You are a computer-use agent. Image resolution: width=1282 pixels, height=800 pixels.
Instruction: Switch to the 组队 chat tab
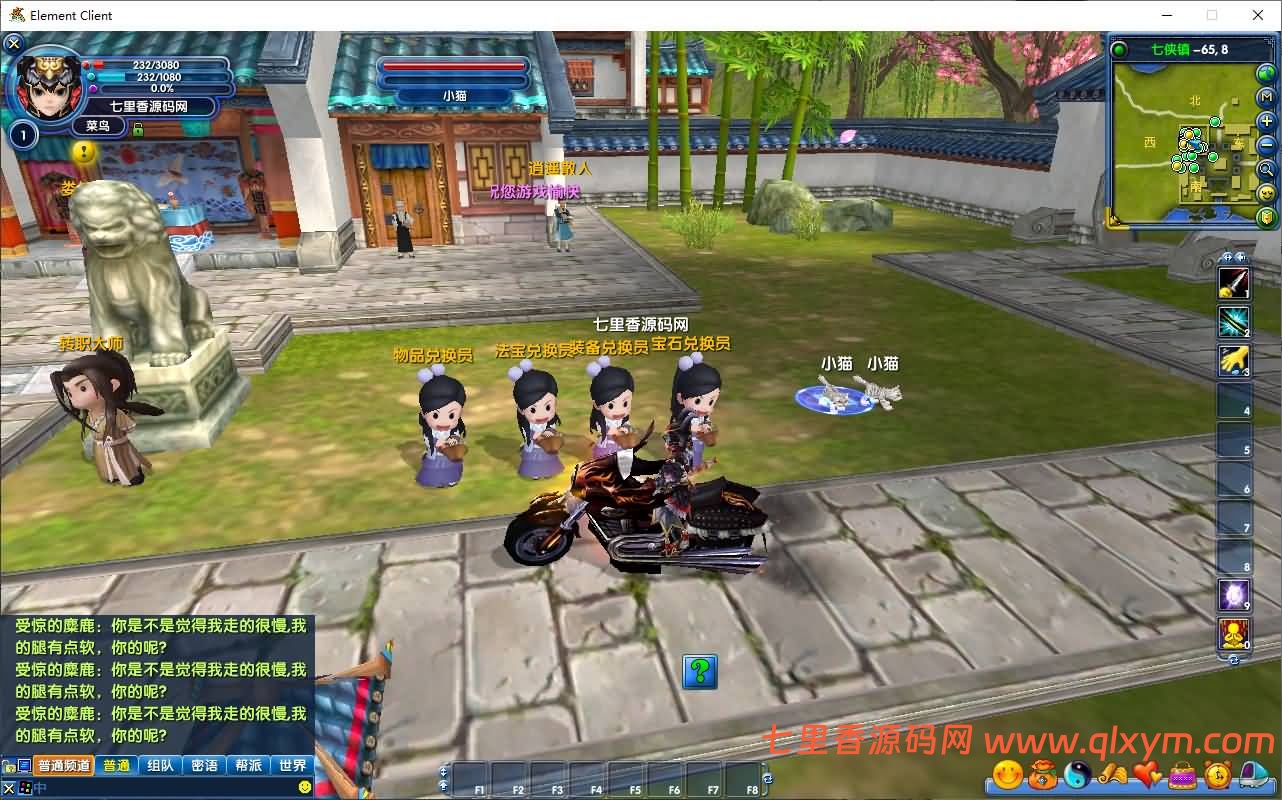tap(160, 764)
